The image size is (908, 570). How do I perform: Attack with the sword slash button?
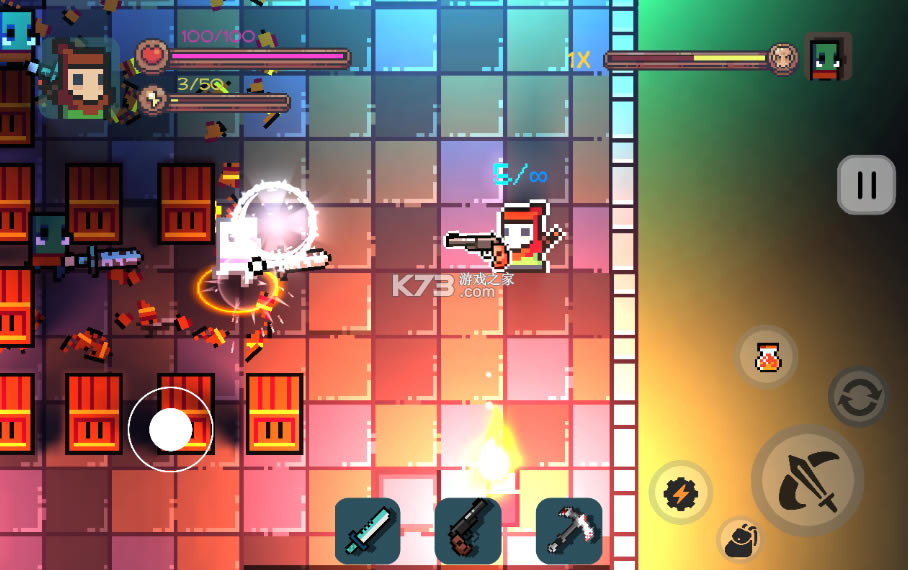pos(807,480)
